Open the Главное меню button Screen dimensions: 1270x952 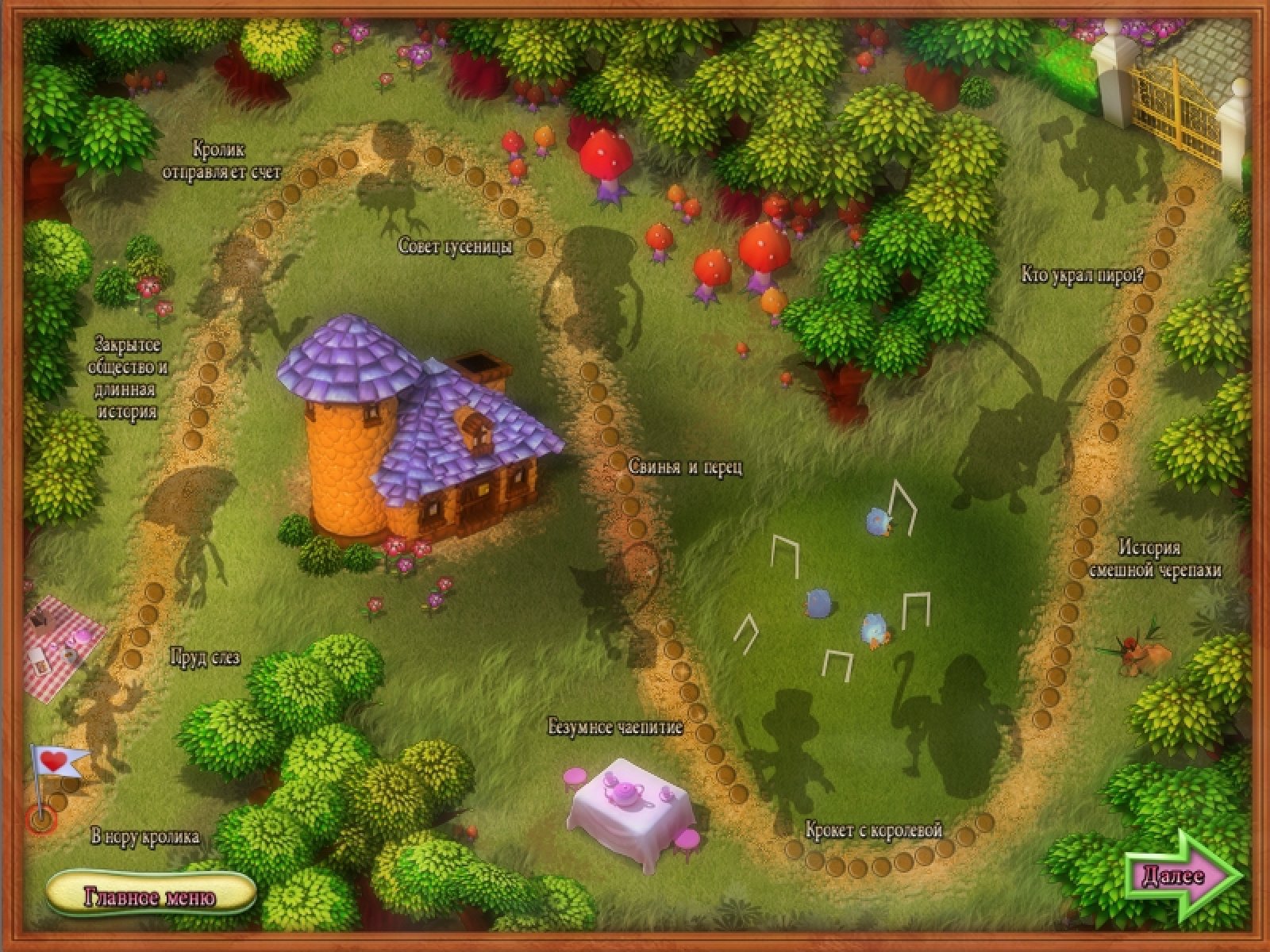point(151,896)
